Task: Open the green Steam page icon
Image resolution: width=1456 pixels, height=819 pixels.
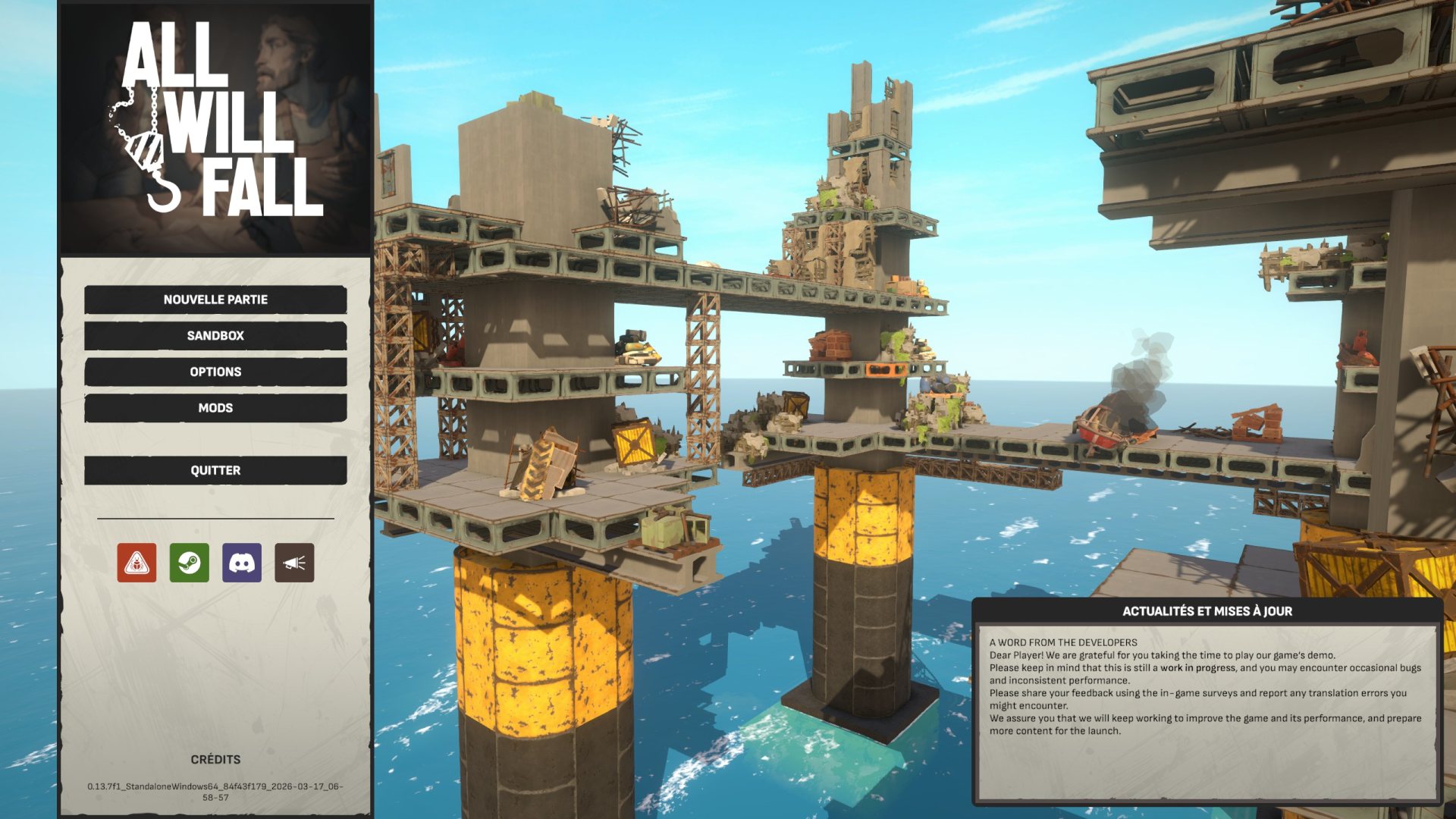Action: (x=190, y=563)
